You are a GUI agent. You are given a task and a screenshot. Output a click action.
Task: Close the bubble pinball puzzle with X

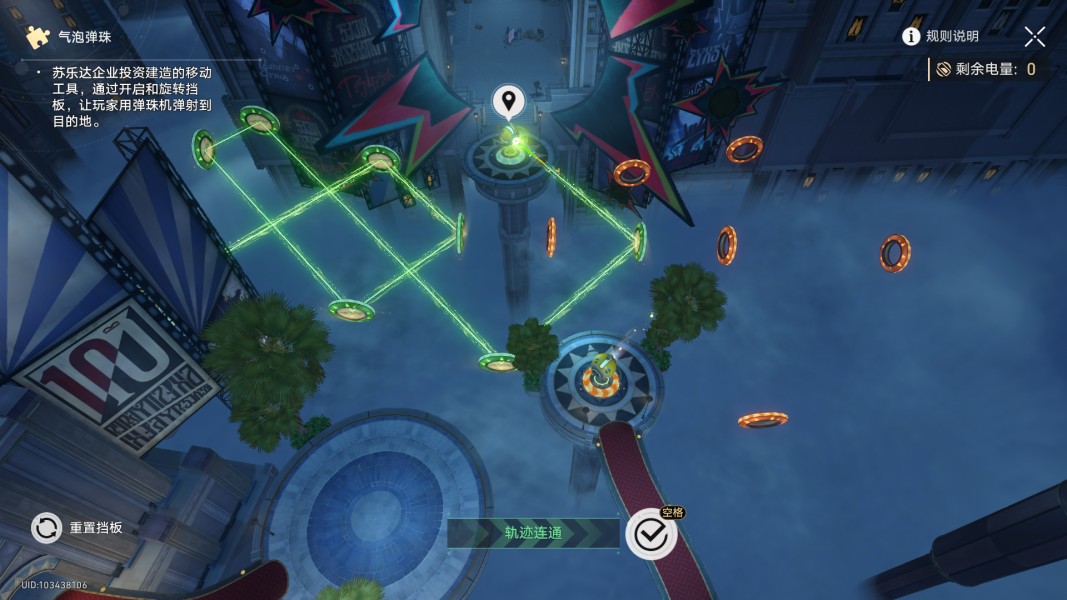1034,37
